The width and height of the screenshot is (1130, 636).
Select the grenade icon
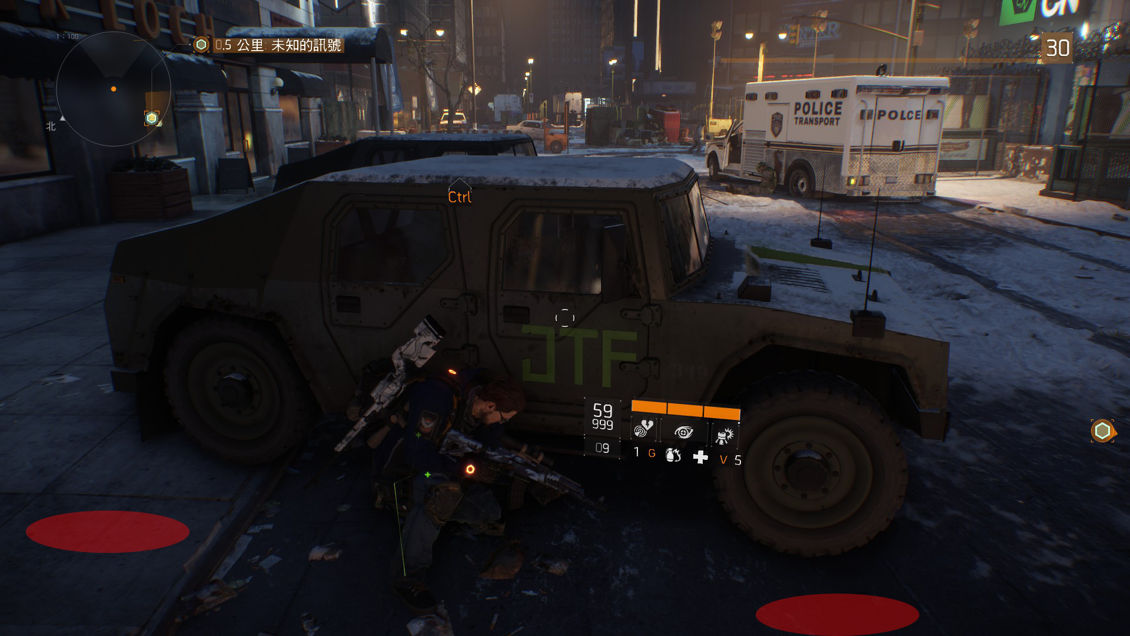(672, 456)
